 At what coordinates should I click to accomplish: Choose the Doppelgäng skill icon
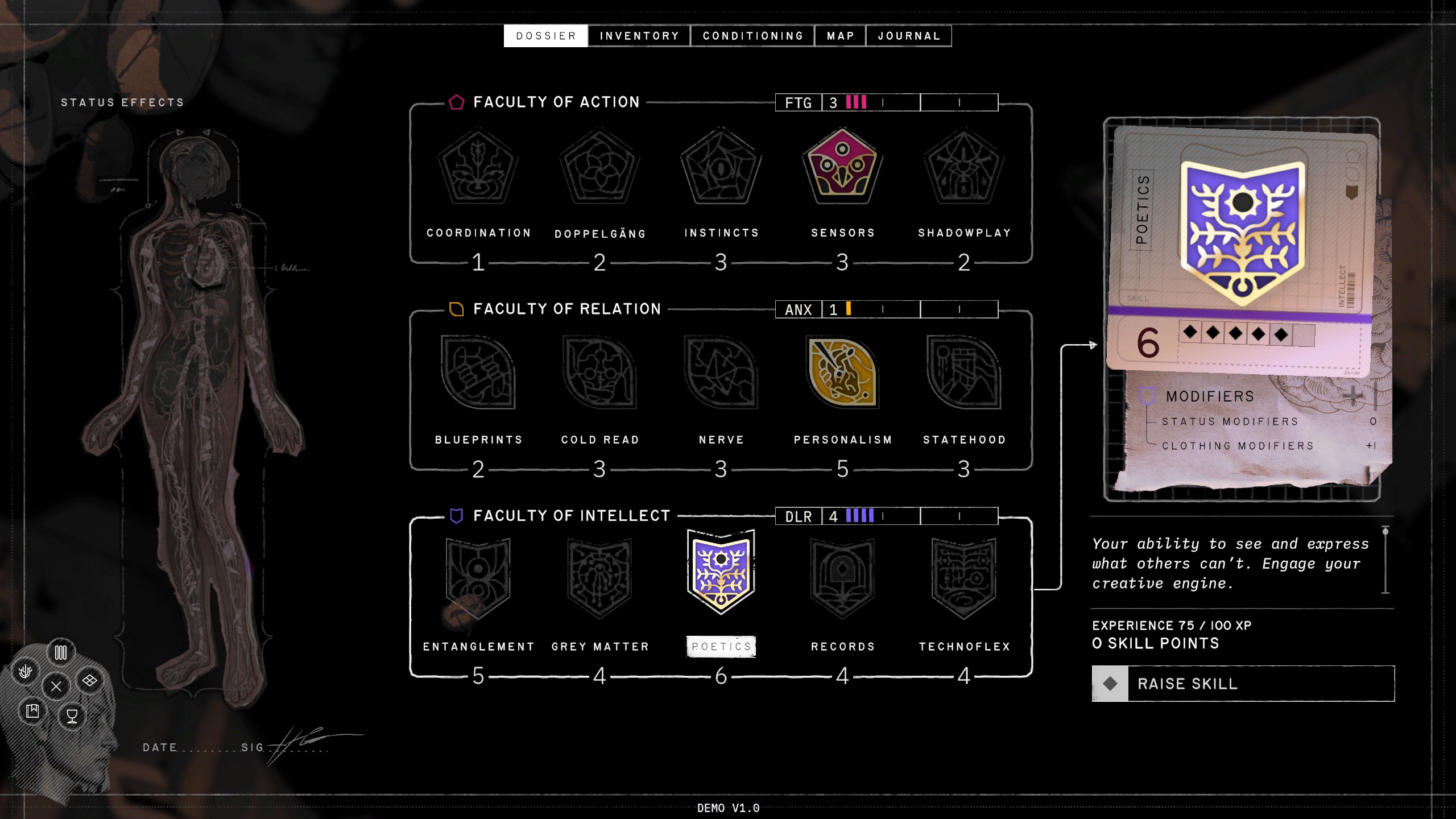pyautogui.click(x=599, y=167)
